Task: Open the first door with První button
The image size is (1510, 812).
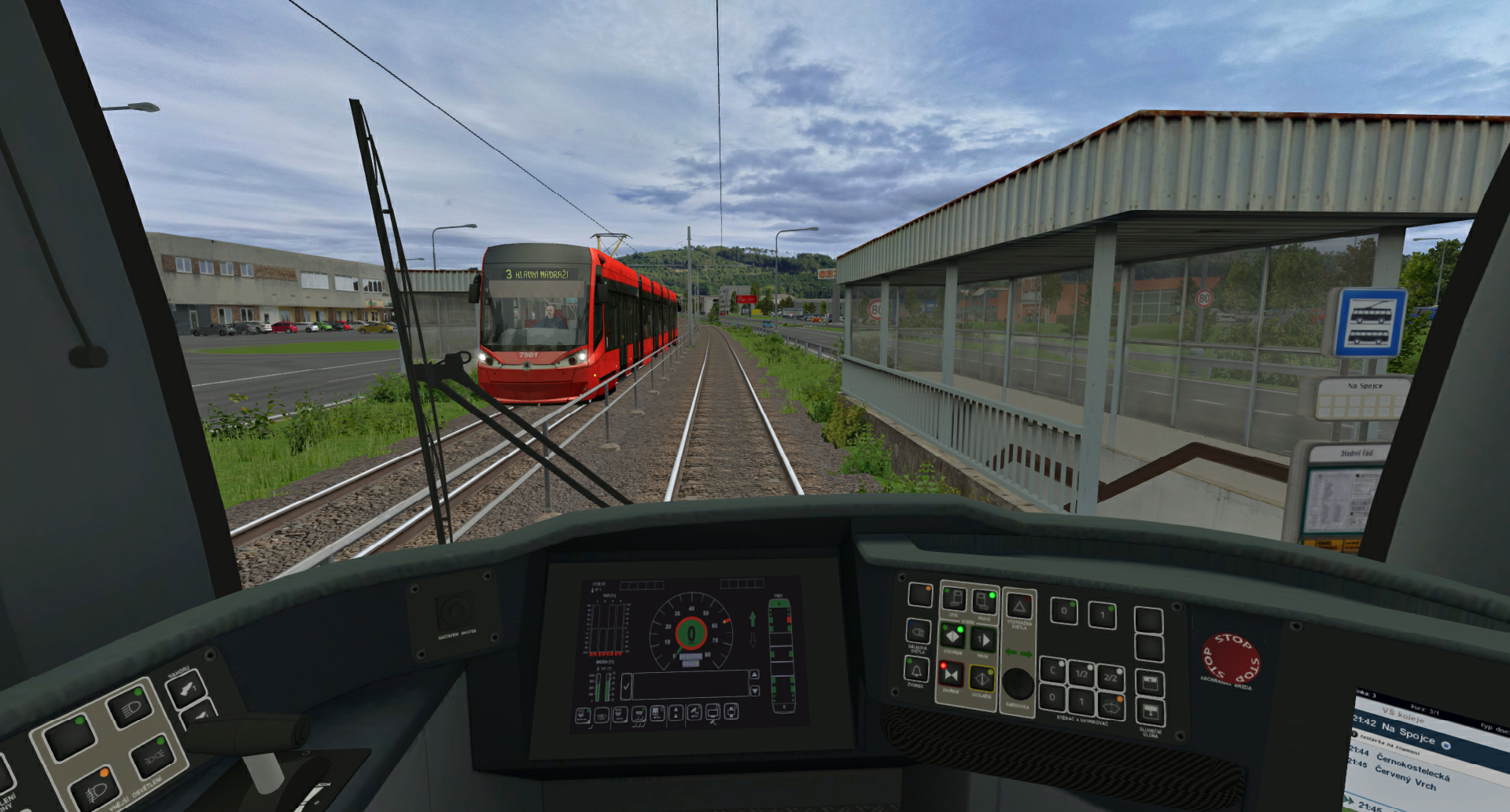Action: (983, 640)
